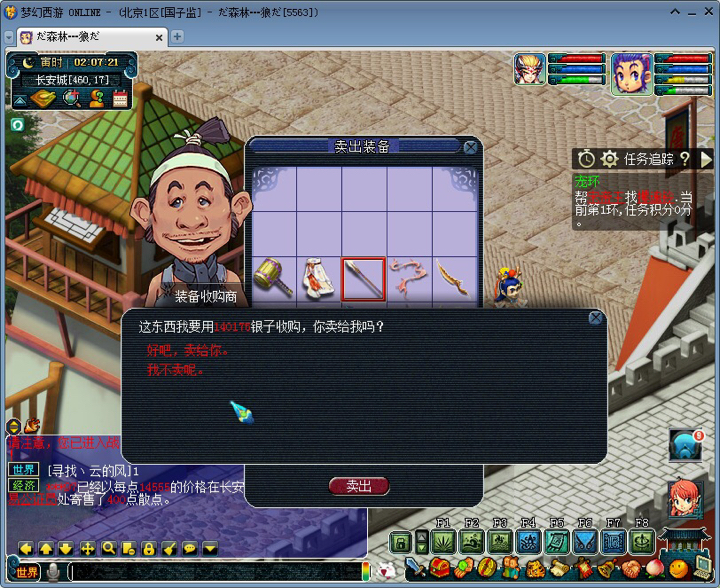Click the red 卖出 sell button
This screenshot has height=588, width=720.
click(358, 486)
